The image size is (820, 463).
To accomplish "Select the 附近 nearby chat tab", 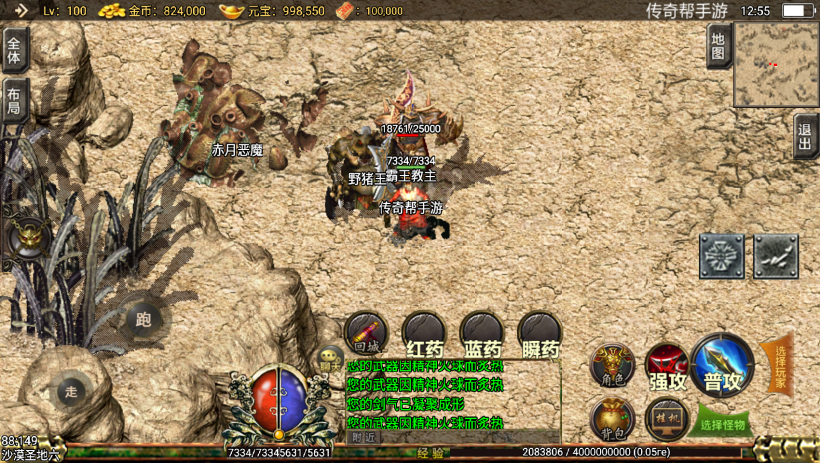I will (x=365, y=437).
